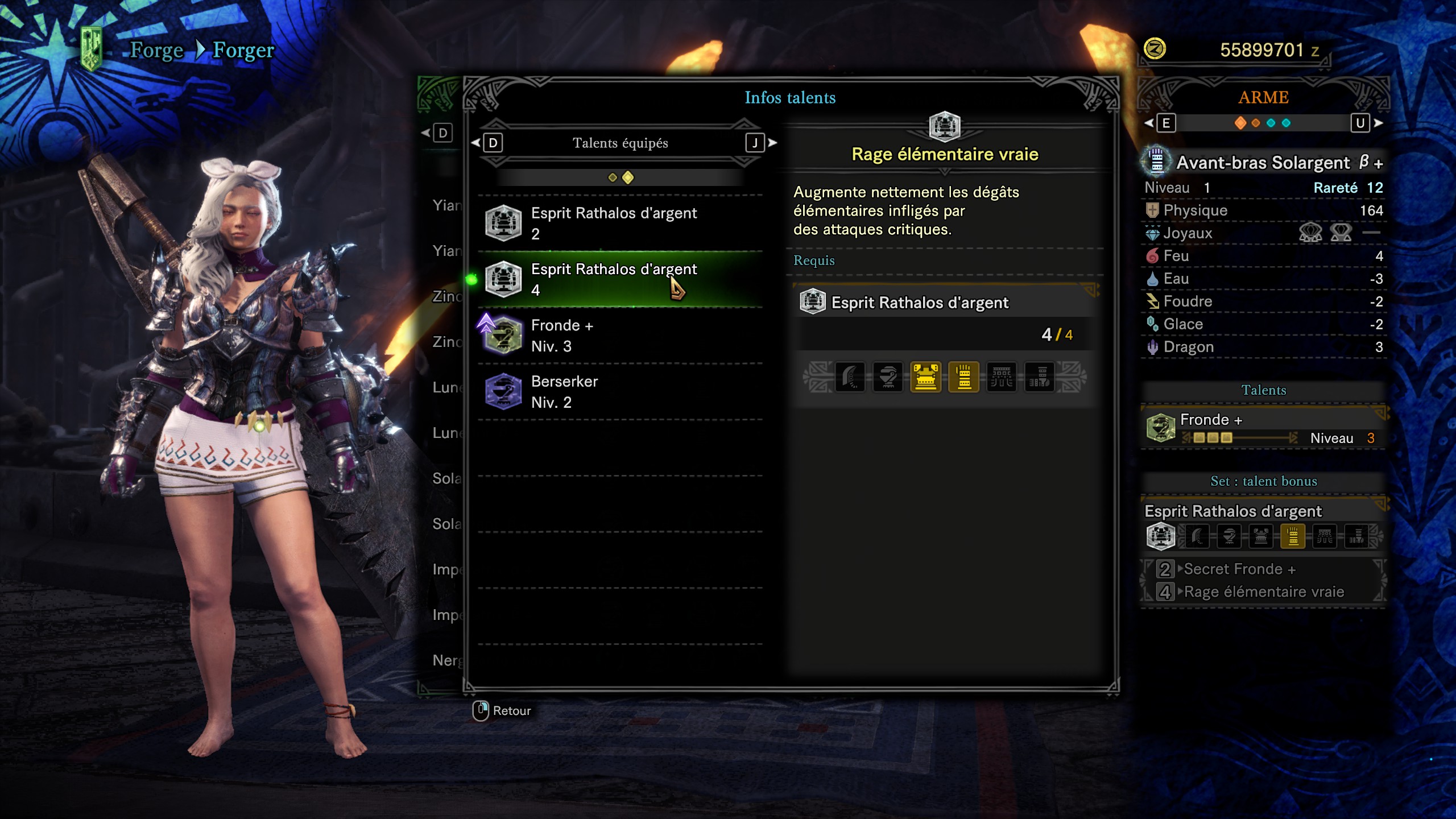
Task: Click the highlighted arm armor piece icon
Action: (x=963, y=377)
